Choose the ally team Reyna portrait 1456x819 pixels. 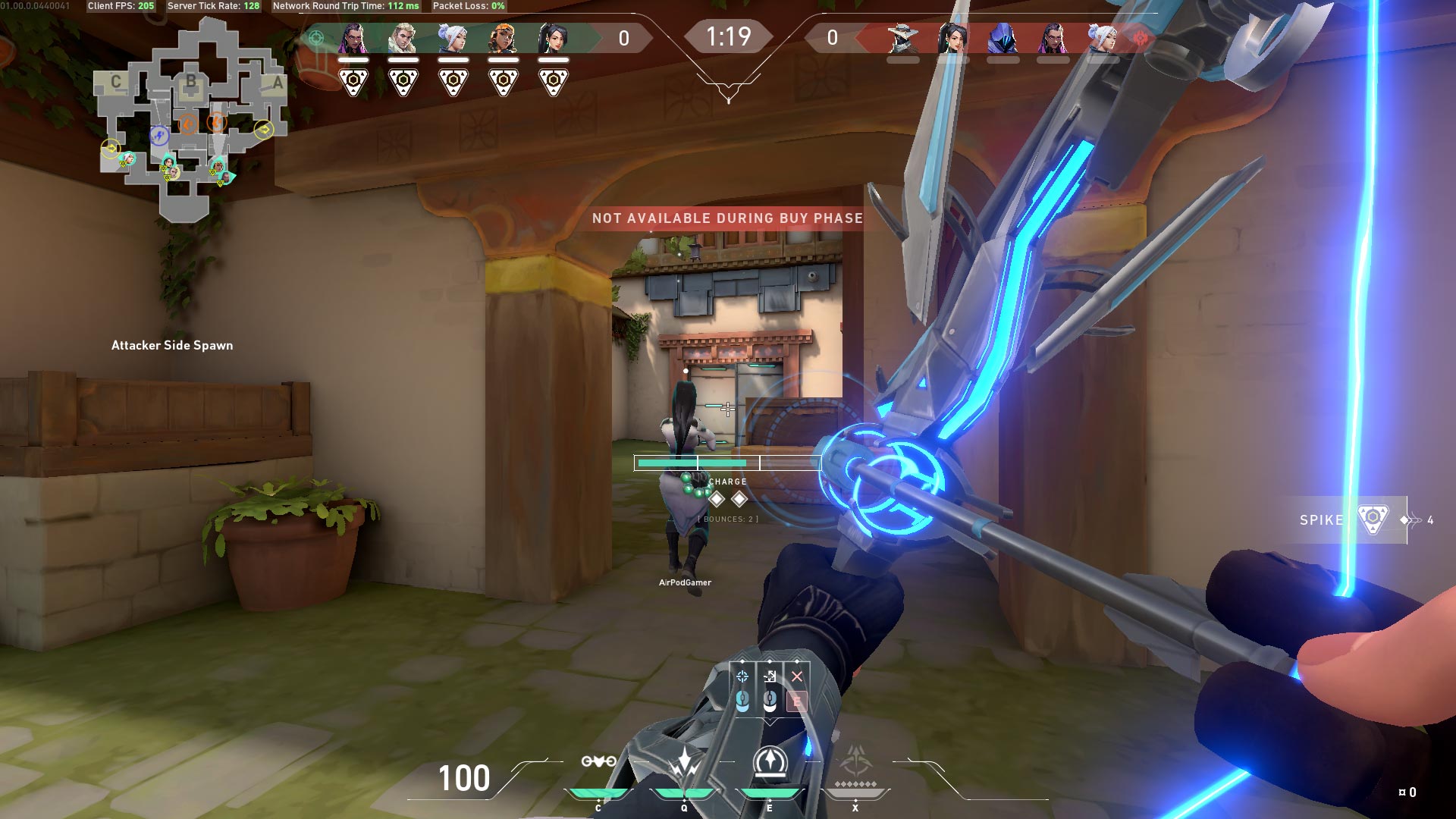pyautogui.click(x=353, y=38)
